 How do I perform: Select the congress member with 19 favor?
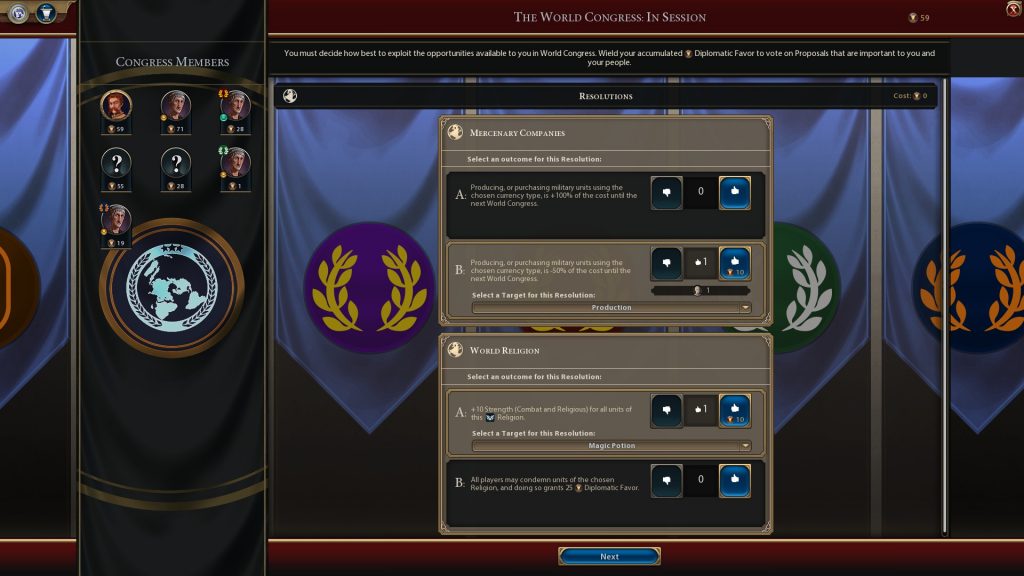tap(117, 221)
